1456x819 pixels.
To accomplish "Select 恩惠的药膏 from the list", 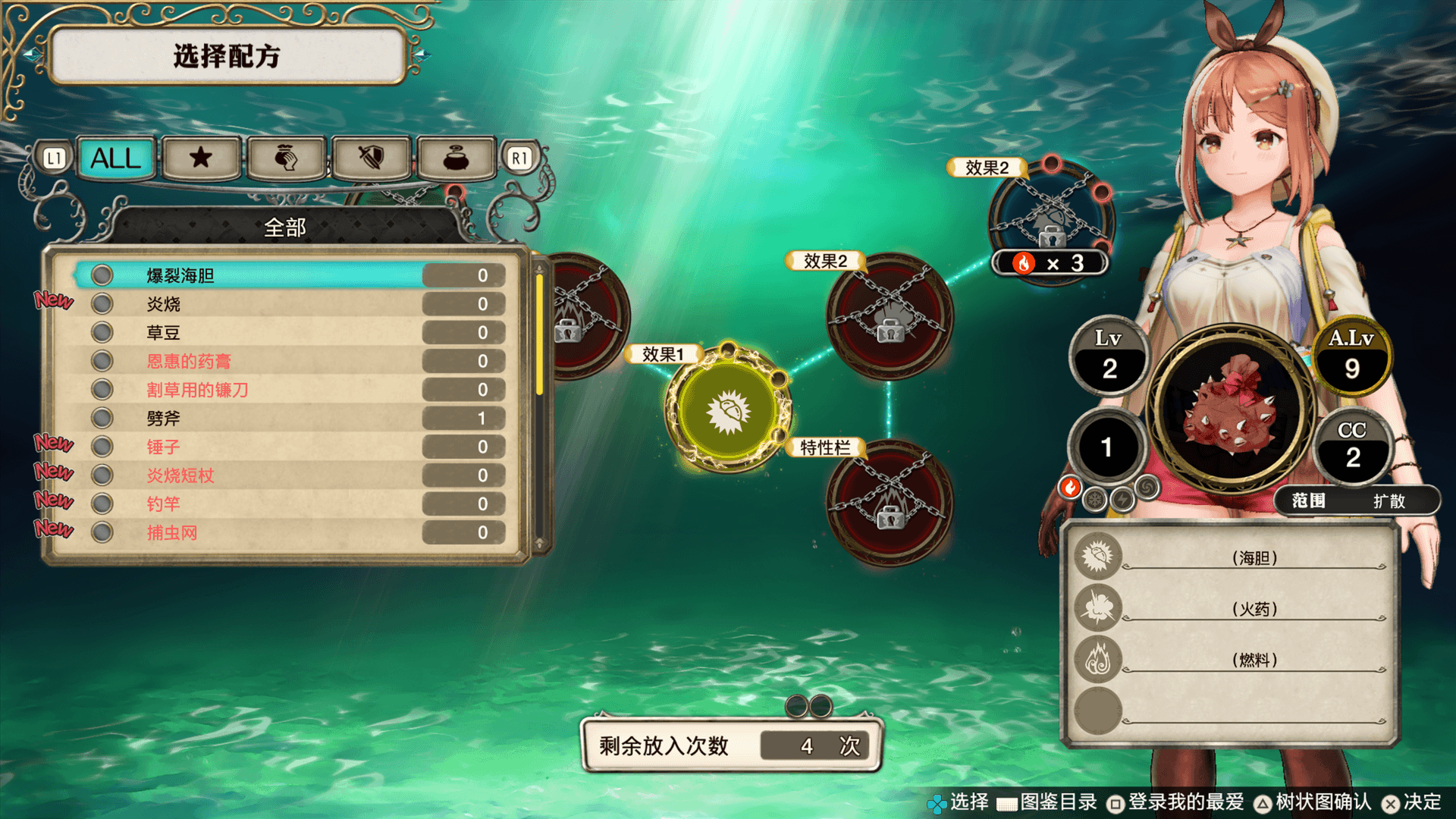I will pyautogui.click(x=288, y=361).
